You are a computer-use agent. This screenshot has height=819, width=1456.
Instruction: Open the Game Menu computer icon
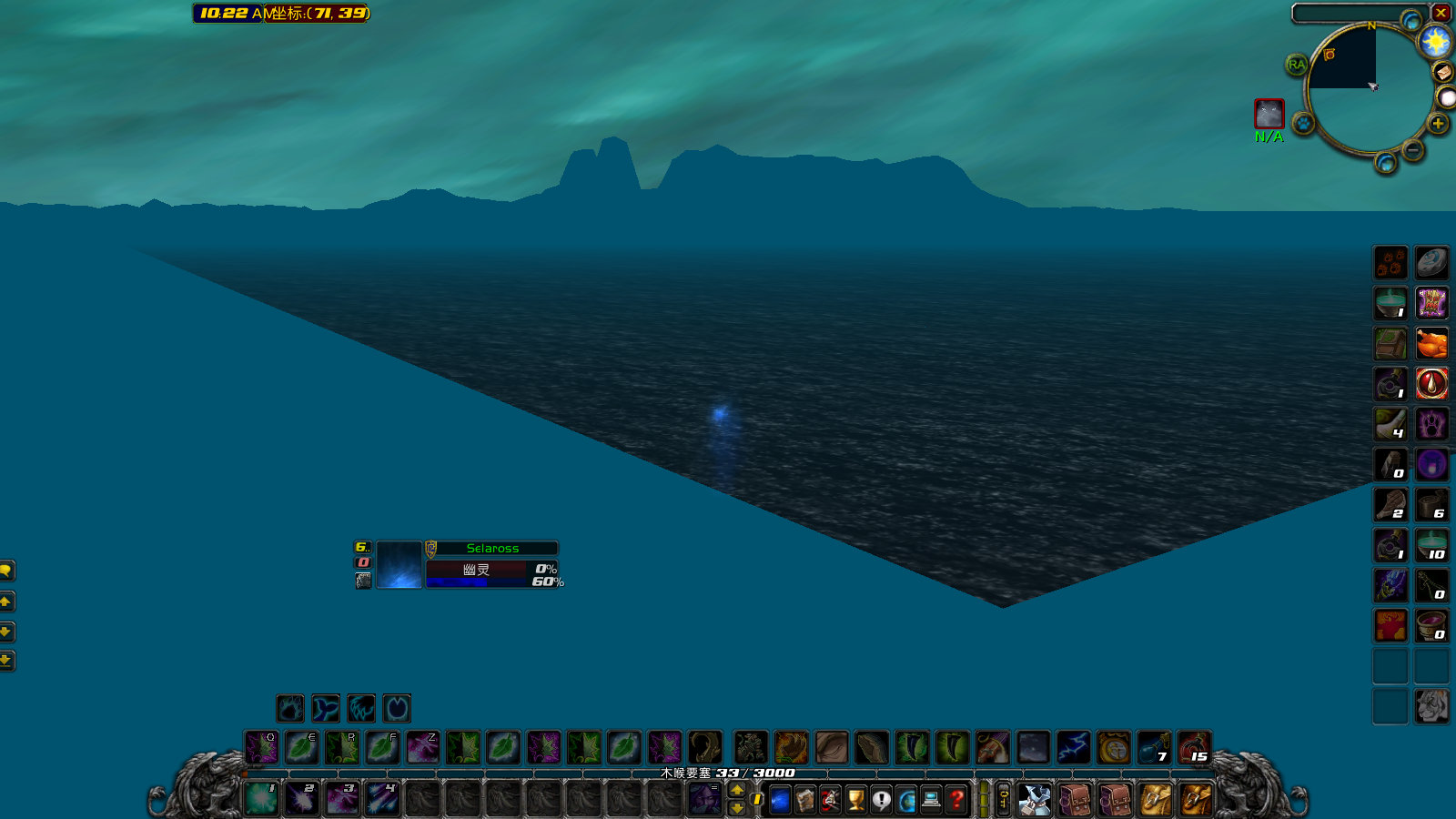(x=932, y=799)
